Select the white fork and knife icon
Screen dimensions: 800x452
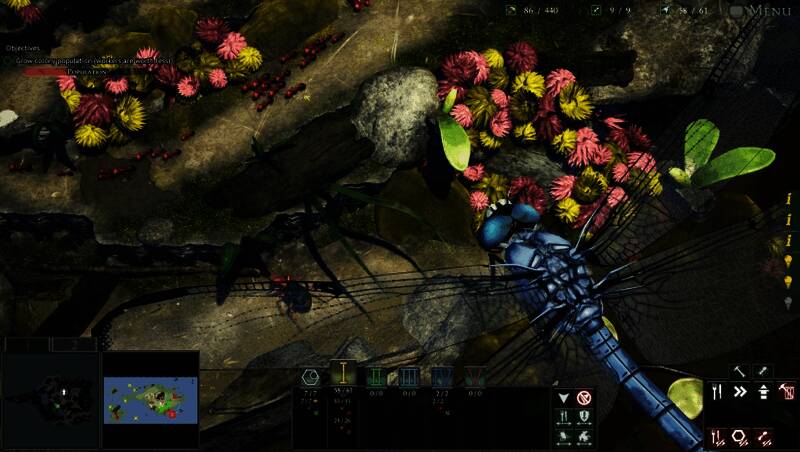coord(717,392)
